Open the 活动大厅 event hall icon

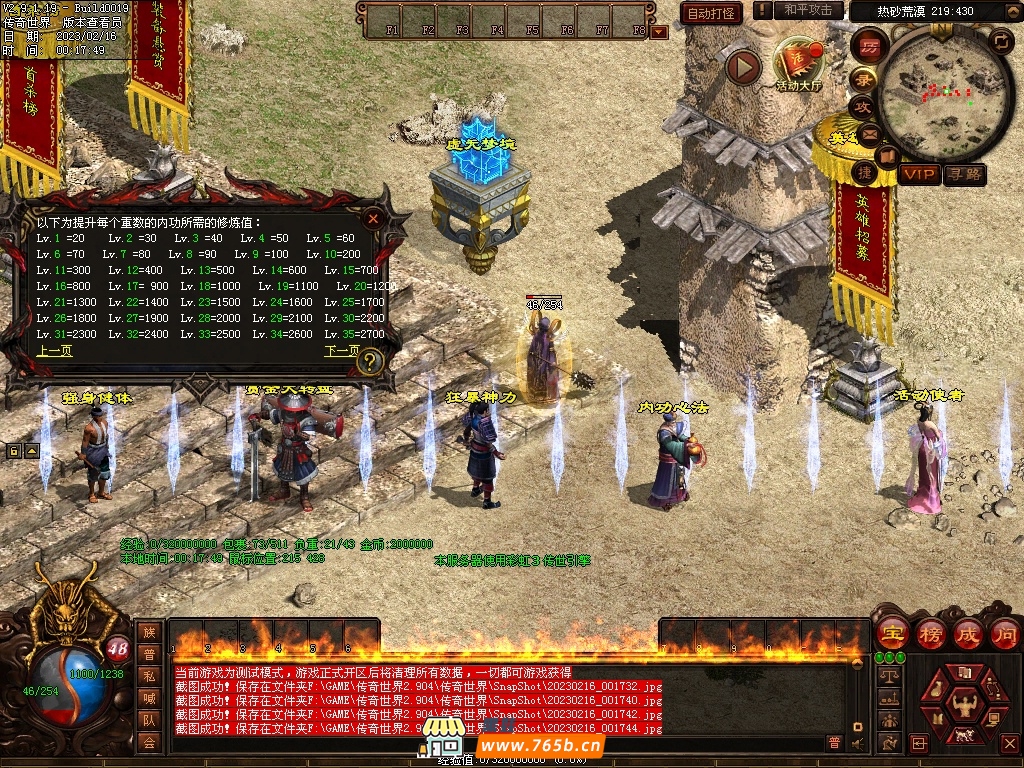[797, 64]
